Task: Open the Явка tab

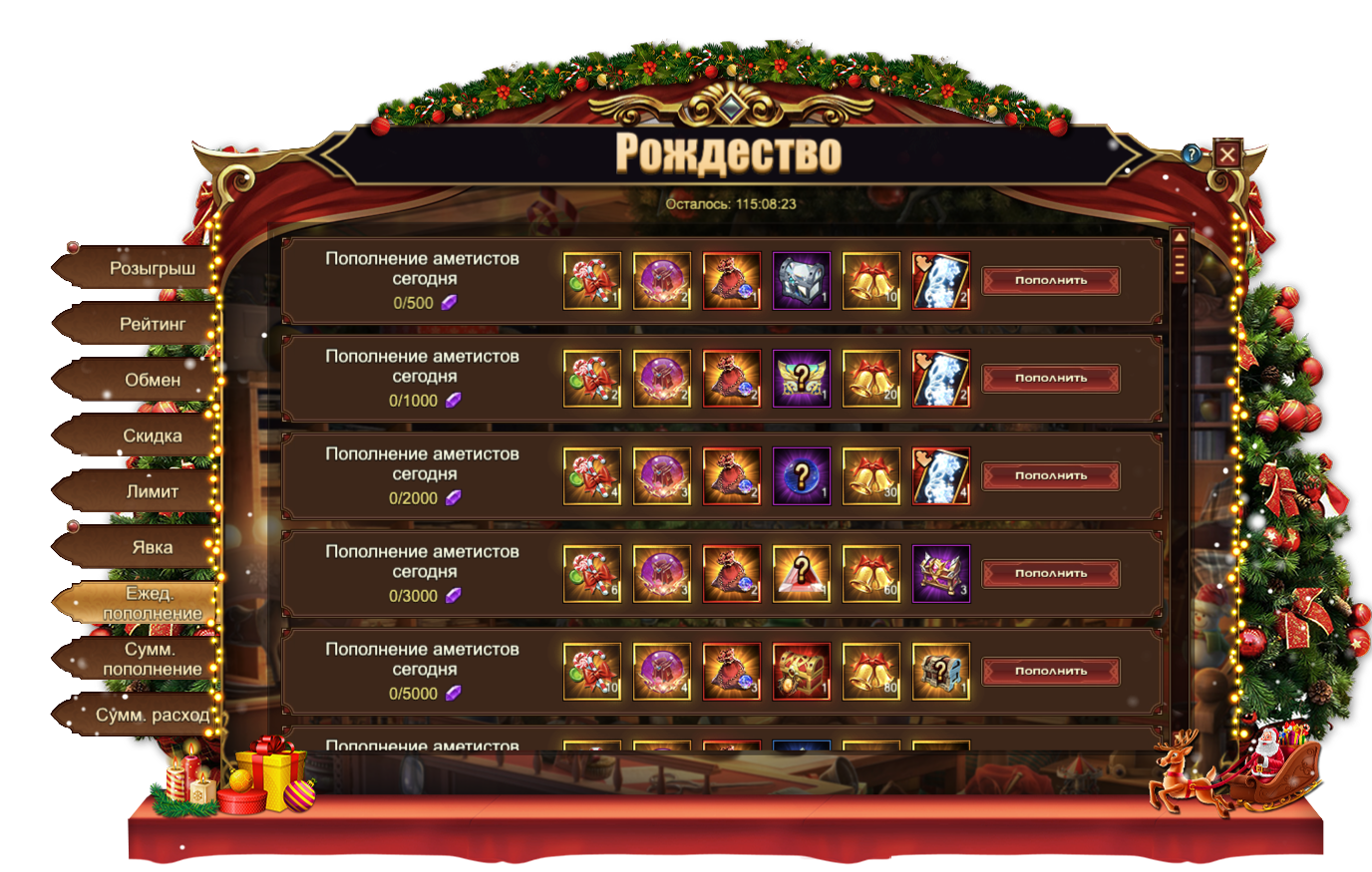Action: 152,548
